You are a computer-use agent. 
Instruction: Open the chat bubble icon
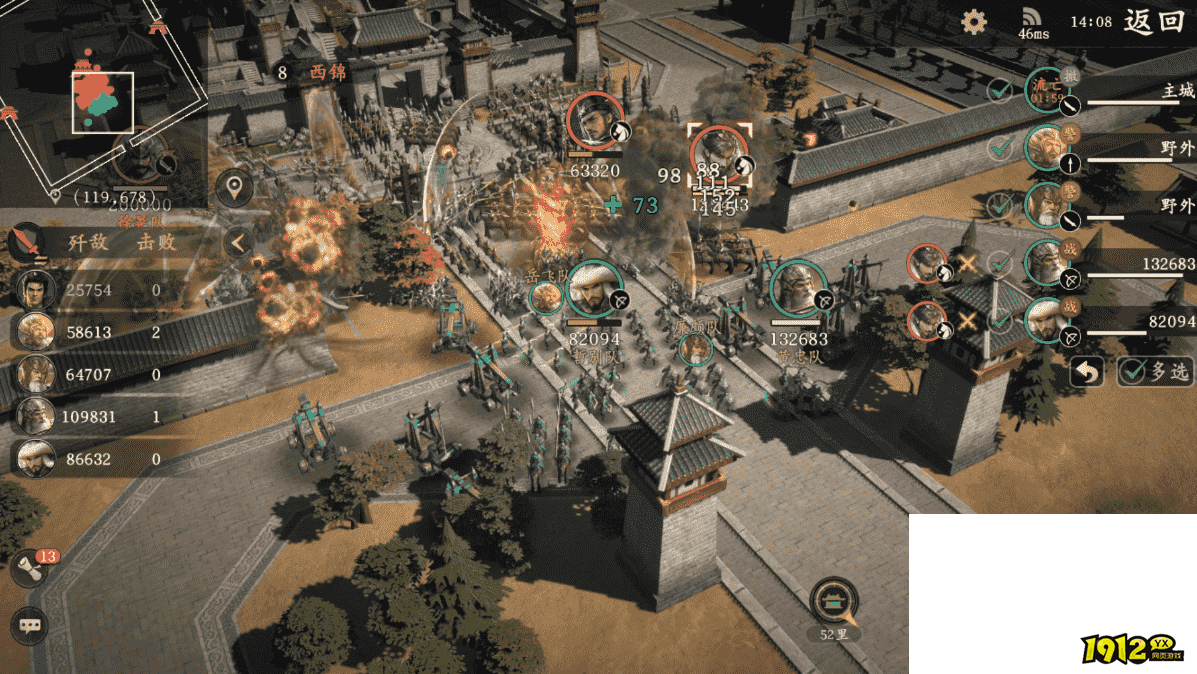point(30,626)
